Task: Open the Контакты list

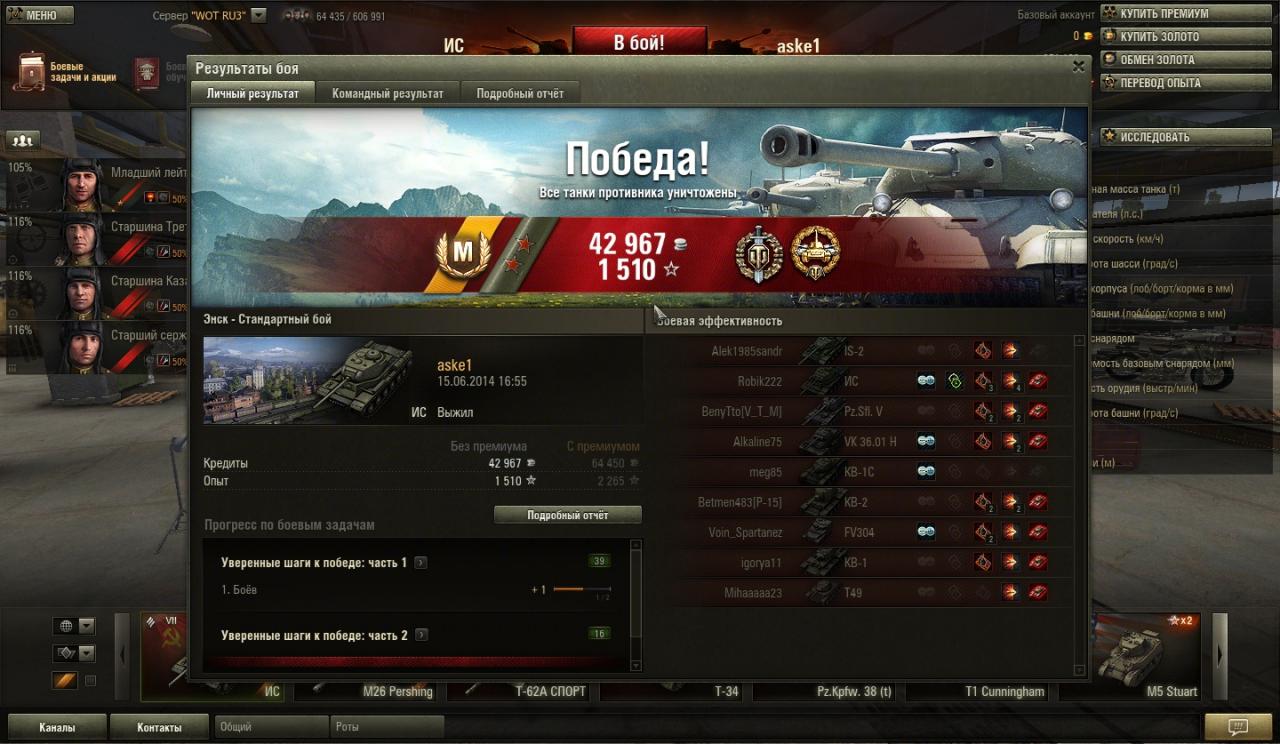Action: coord(160,727)
